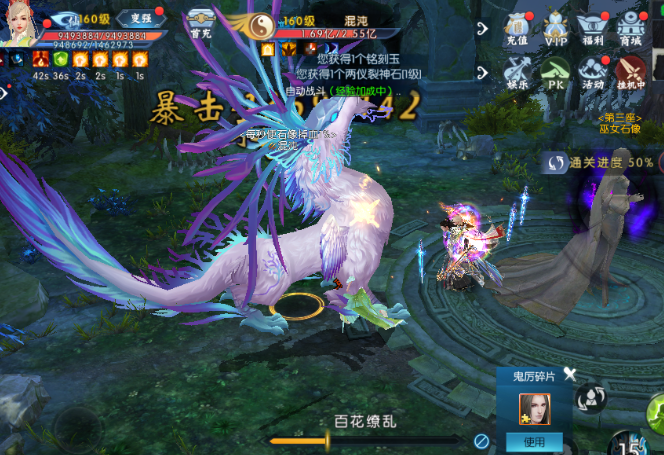Viewport: 664px width, 455px height.
Task: Click the 使用 button for 鬼厉碎片
Action: [x=534, y=442]
